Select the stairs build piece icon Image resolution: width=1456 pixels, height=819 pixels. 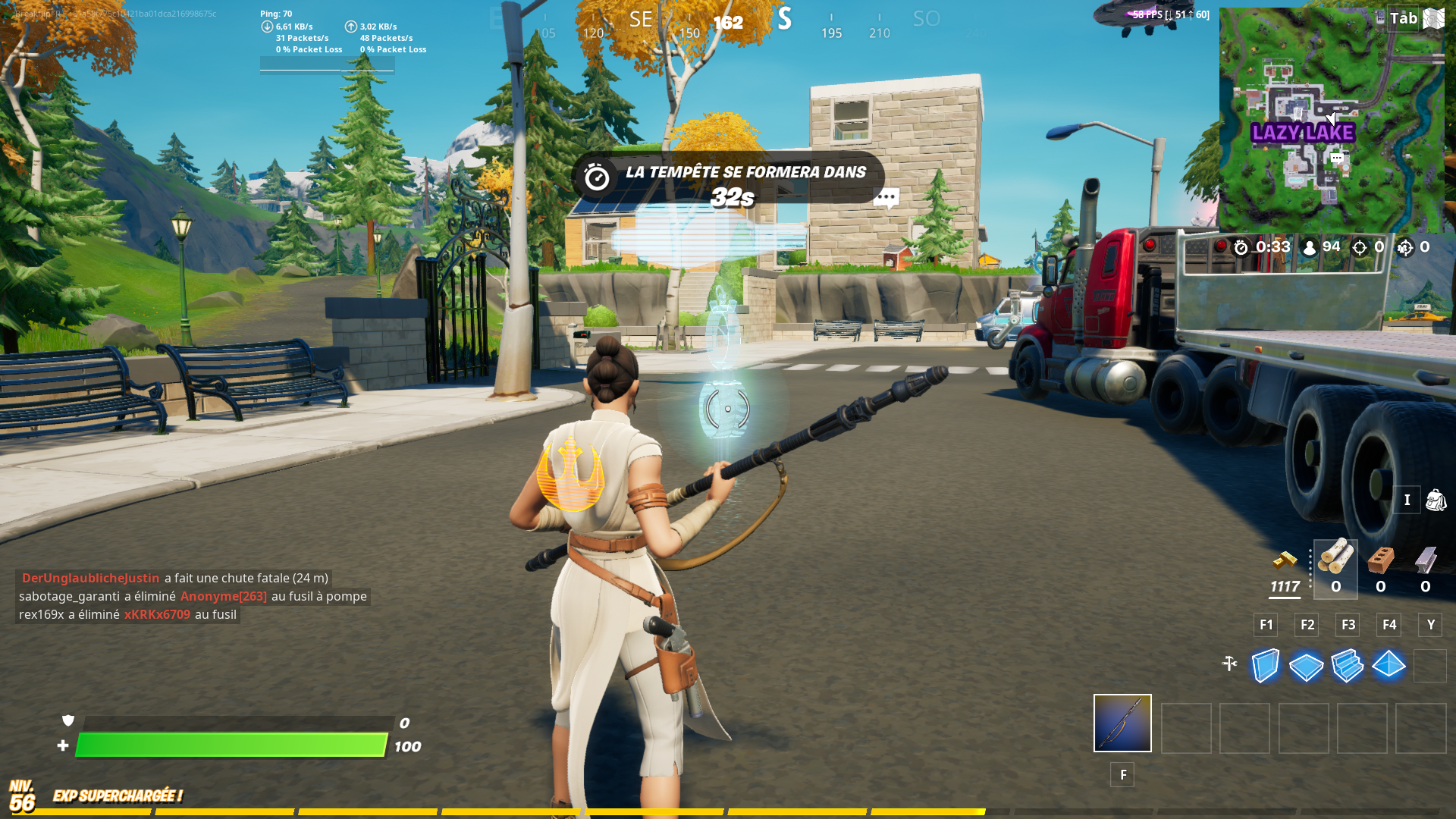pos(1348,666)
